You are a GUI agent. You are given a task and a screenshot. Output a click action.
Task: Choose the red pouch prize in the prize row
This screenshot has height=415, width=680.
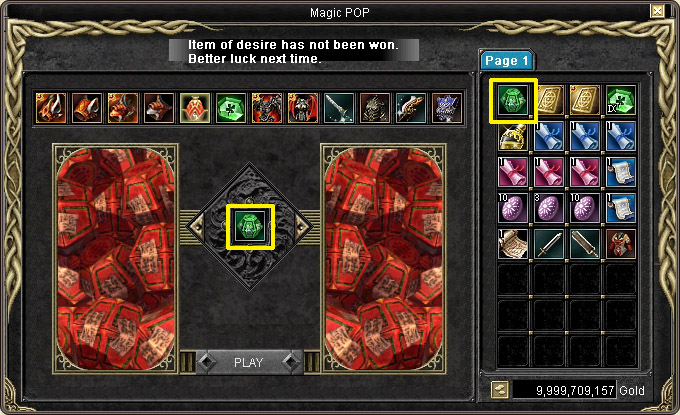coord(194,108)
